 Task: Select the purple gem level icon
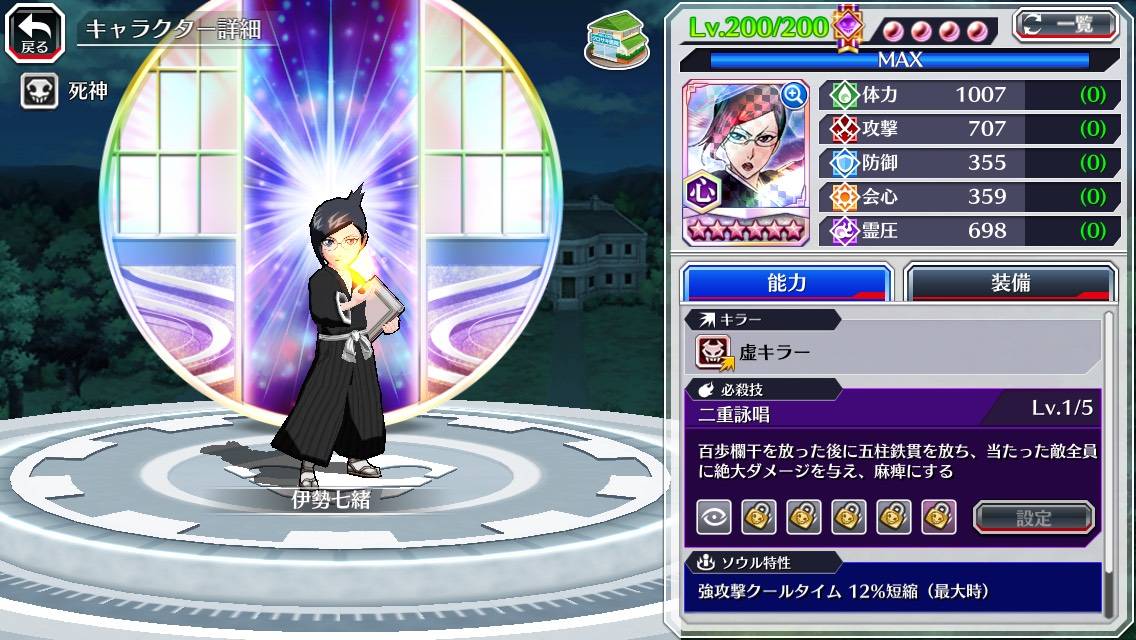(848, 26)
